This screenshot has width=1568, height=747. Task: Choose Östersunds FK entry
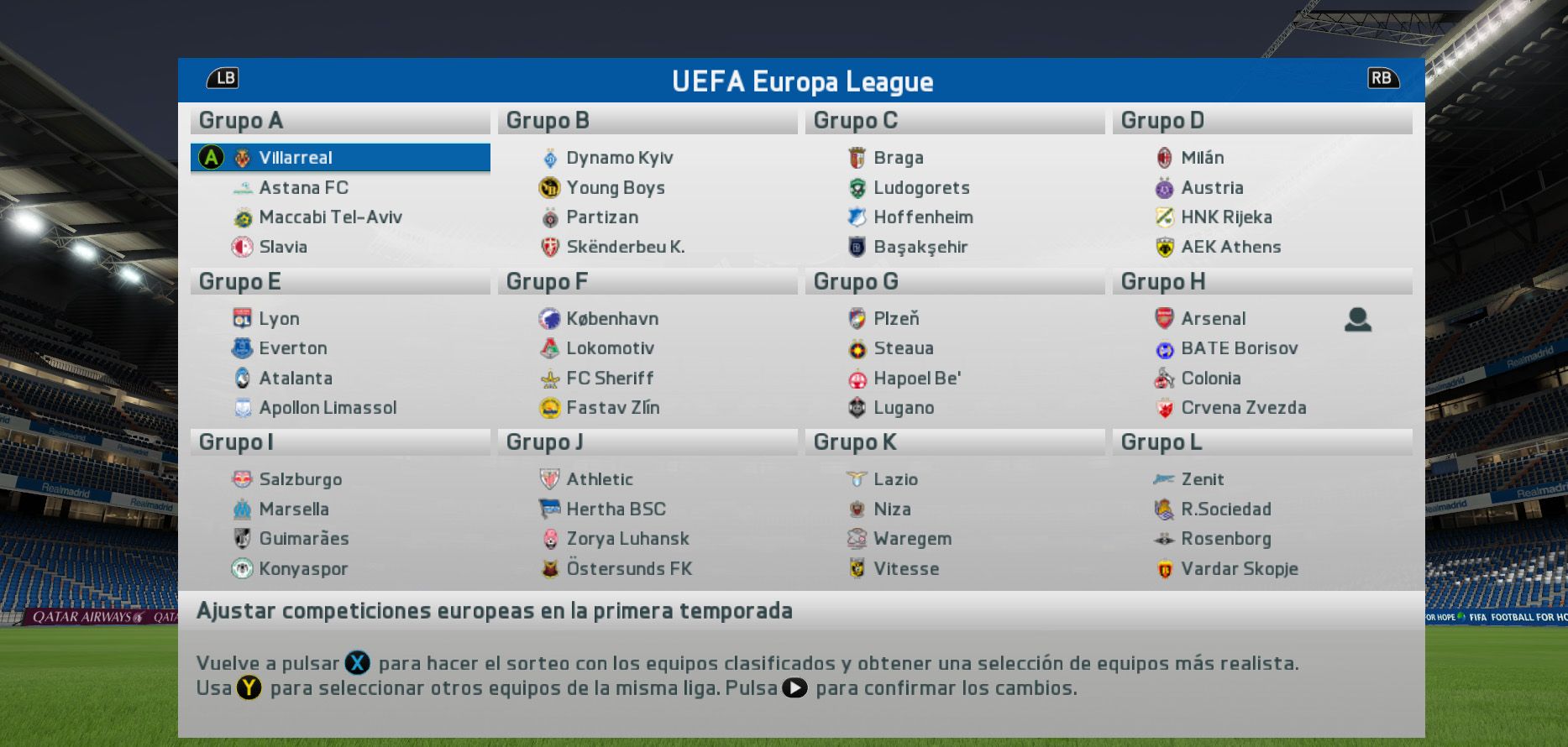pos(628,569)
